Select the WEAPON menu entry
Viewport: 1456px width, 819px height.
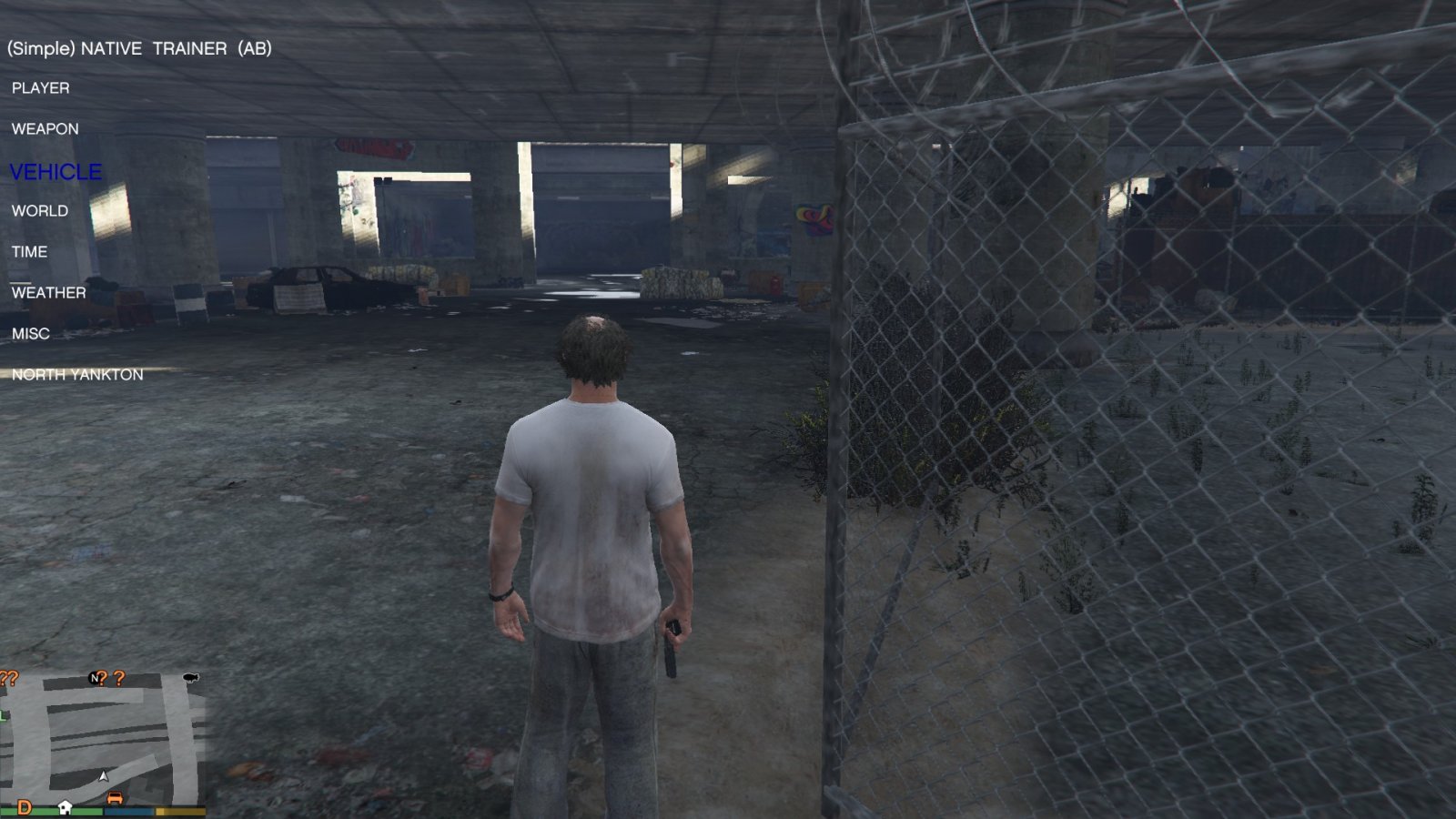pos(45,129)
